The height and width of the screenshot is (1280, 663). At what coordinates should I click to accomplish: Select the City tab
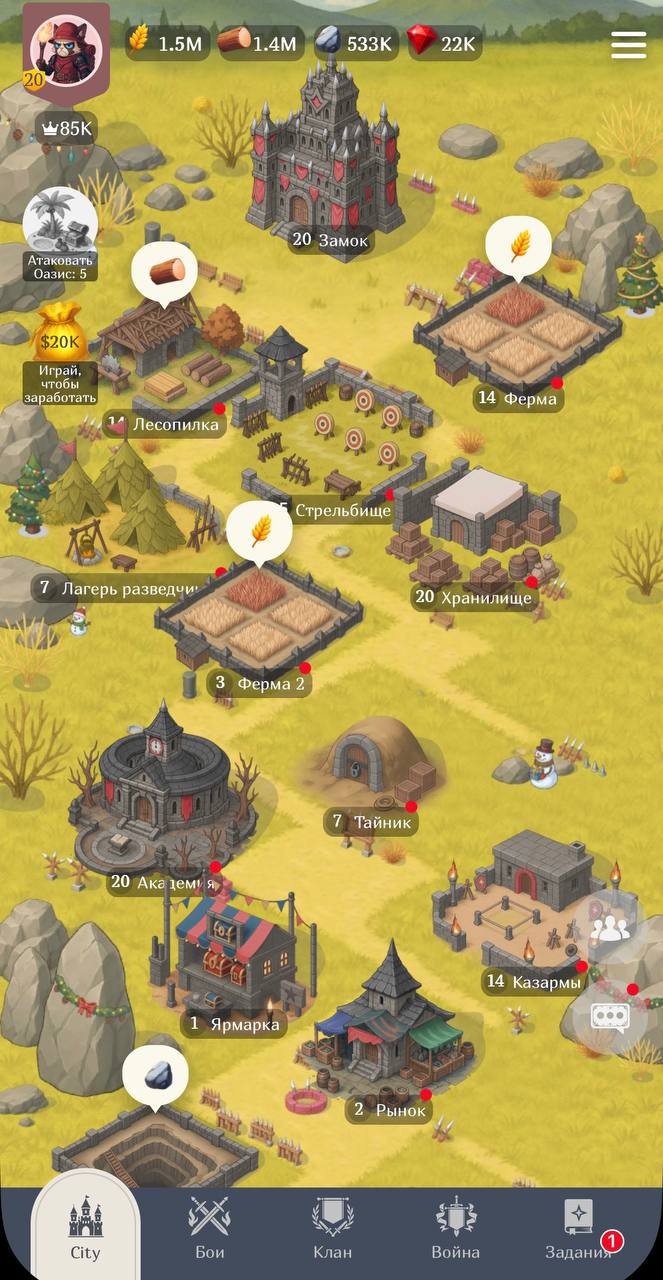85,1229
